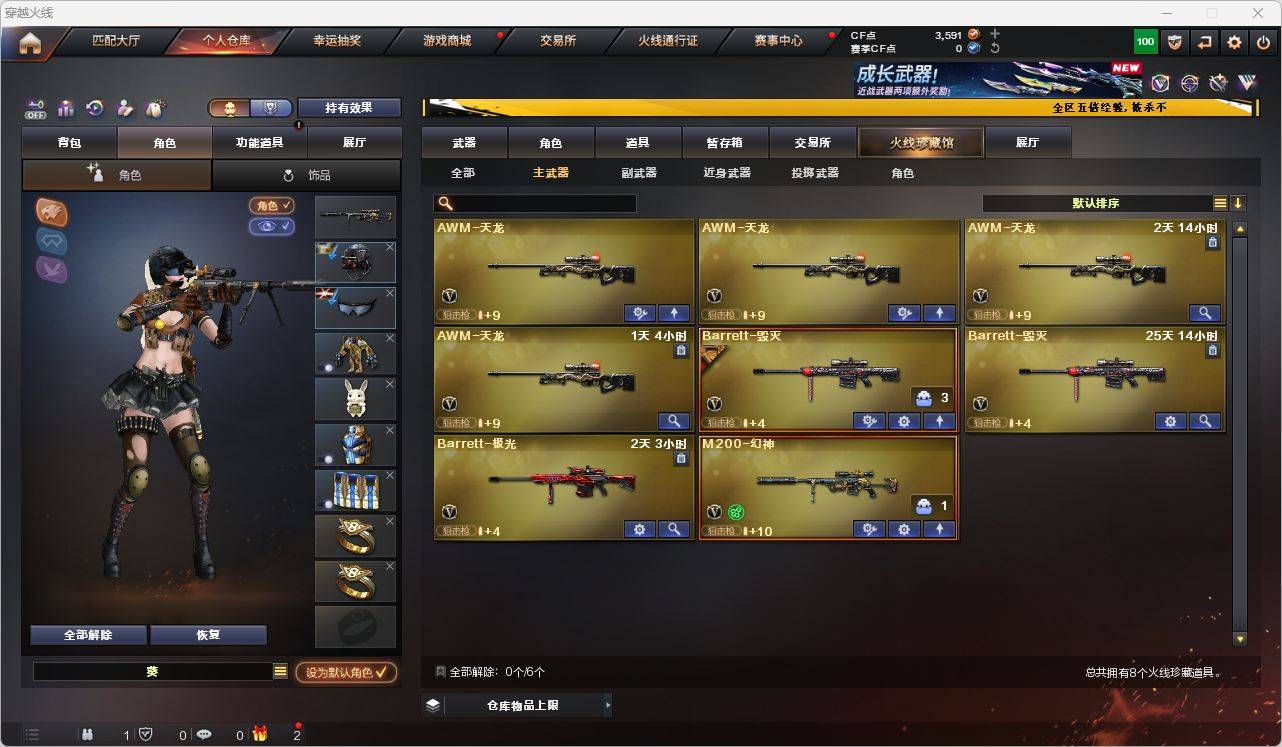Click the 持有效果 button

click(x=348, y=107)
